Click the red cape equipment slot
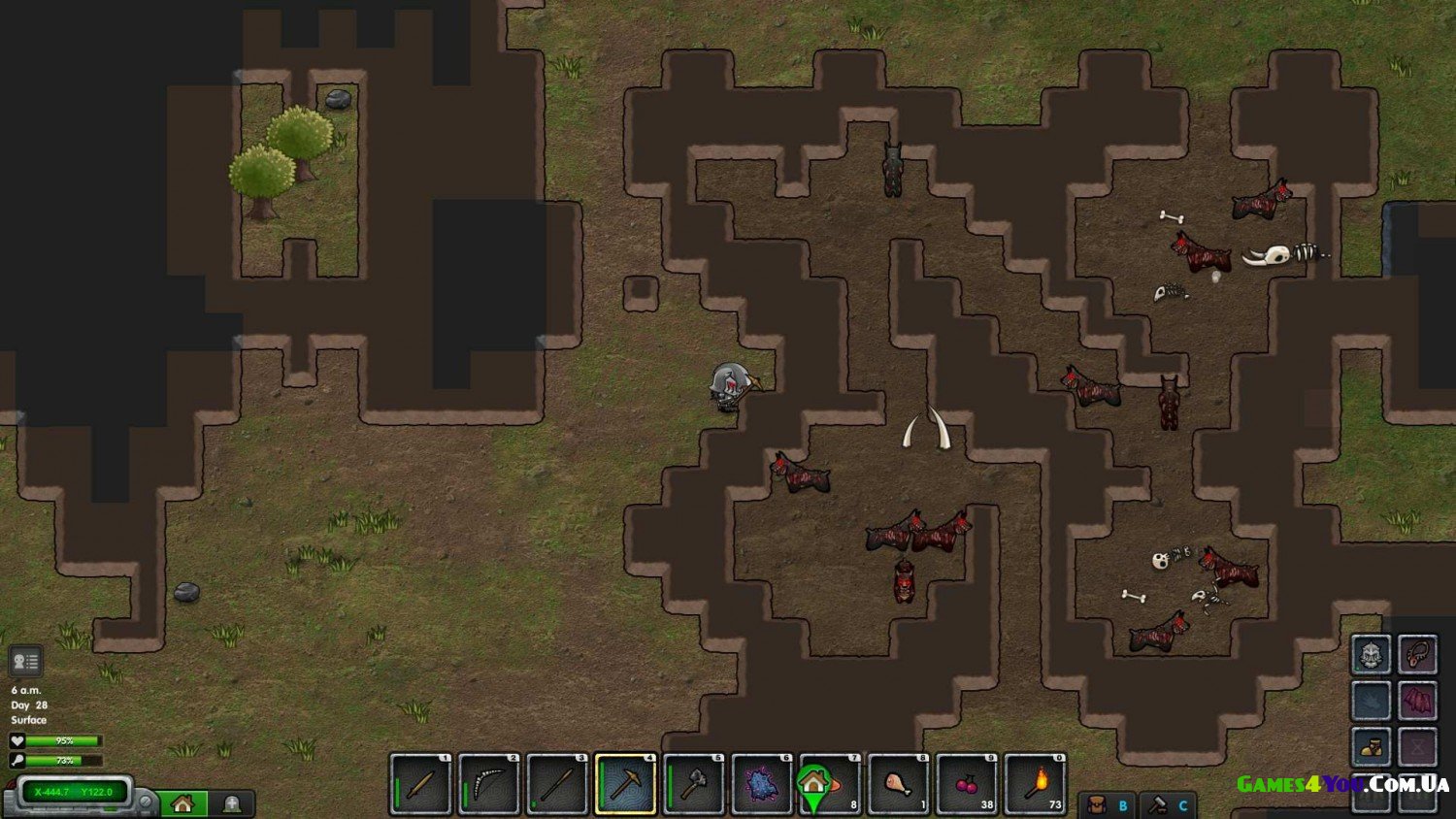The height and width of the screenshot is (819, 1456). (1417, 701)
